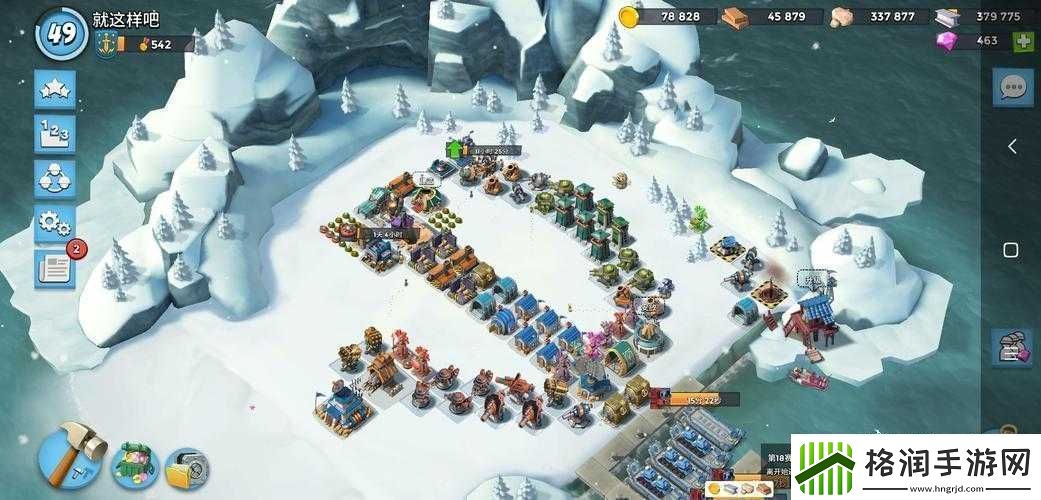Tap the green plus to buy diamonds
This screenshot has width=1041, height=500.
pyautogui.click(x=1023, y=41)
